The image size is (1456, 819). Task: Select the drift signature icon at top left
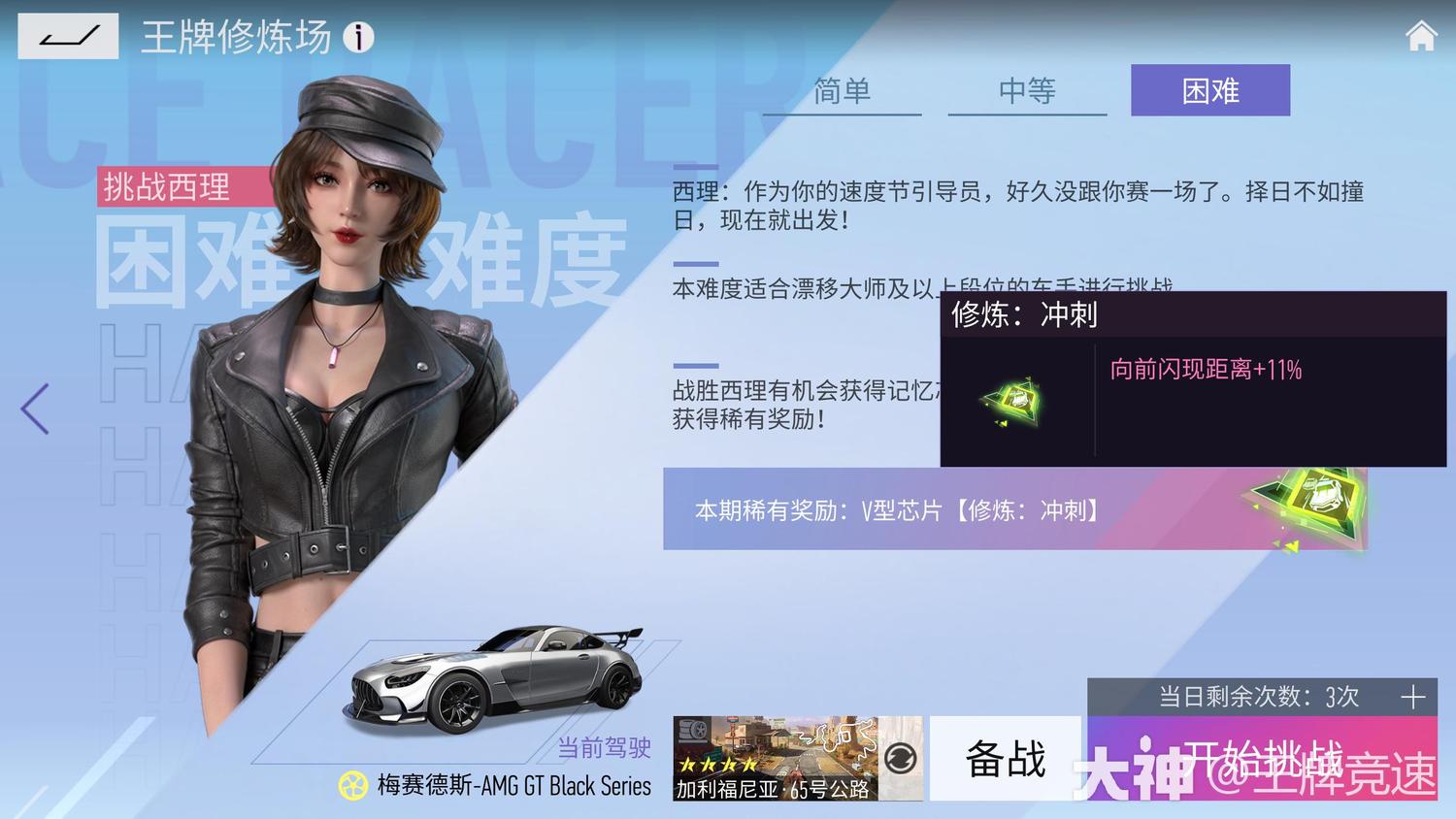pyautogui.click(x=68, y=37)
